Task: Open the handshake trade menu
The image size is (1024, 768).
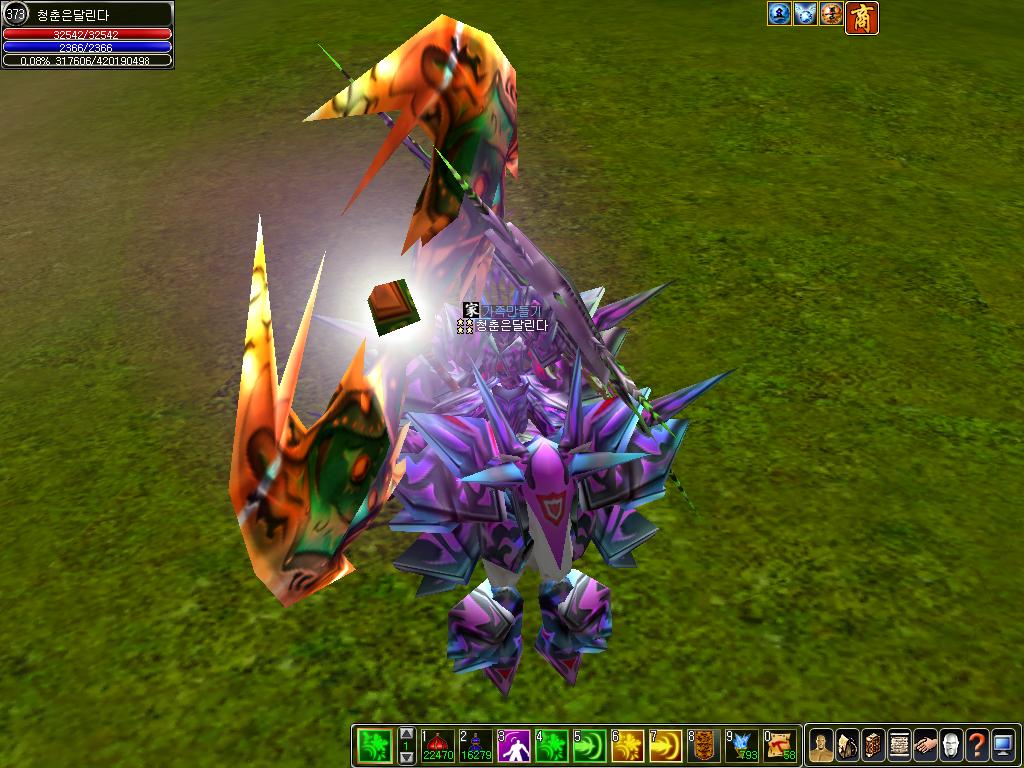Action: click(x=925, y=745)
